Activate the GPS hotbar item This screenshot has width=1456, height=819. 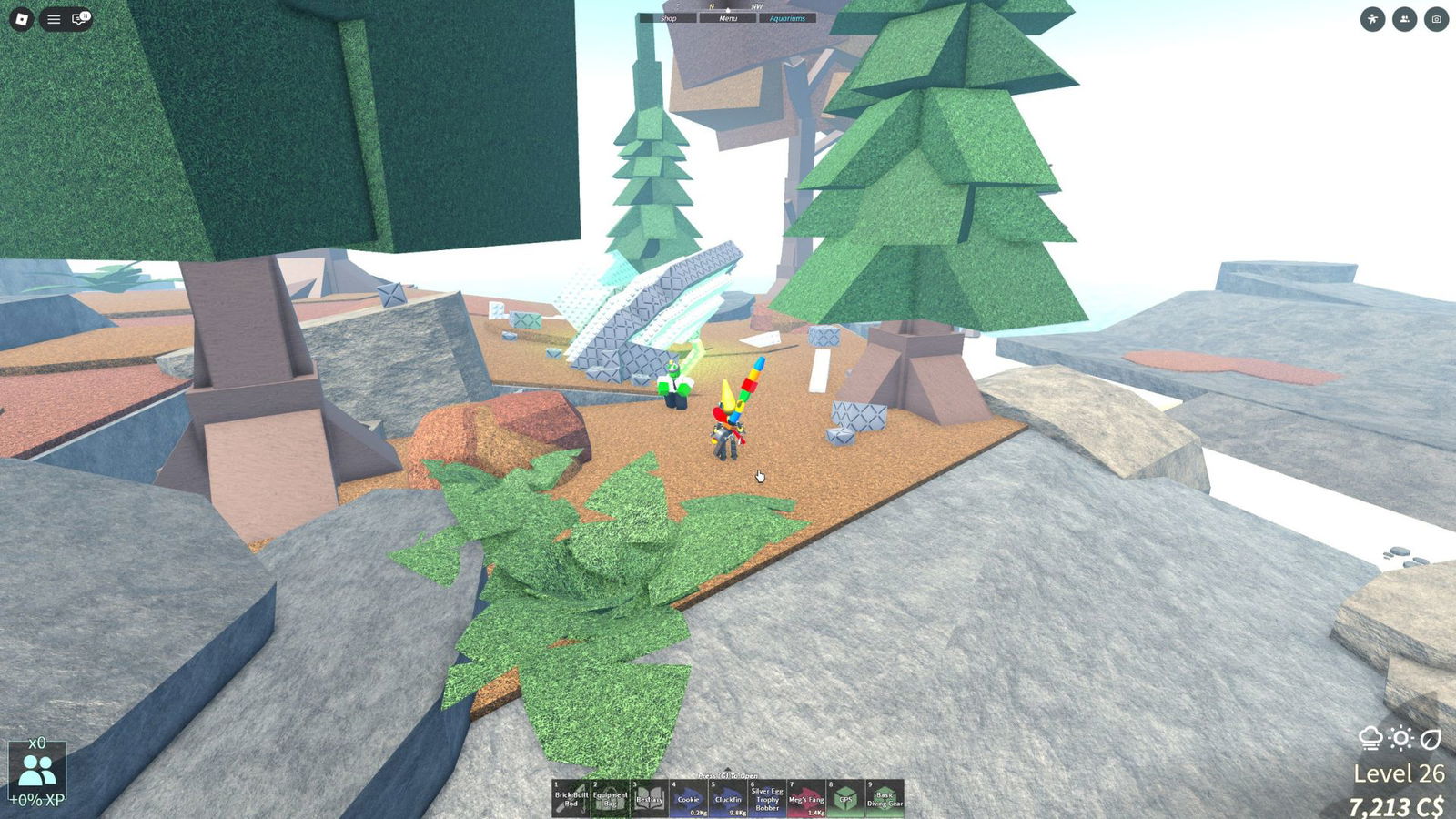click(845, 798)
